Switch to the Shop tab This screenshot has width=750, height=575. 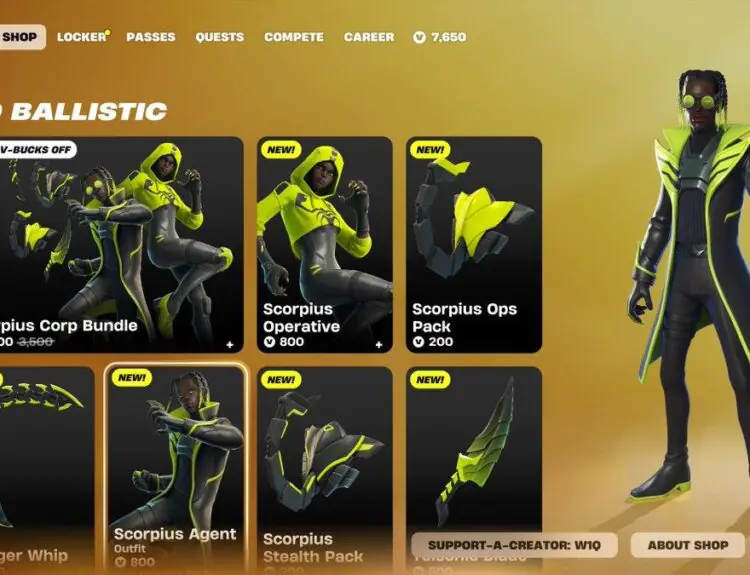pos(20,37)
